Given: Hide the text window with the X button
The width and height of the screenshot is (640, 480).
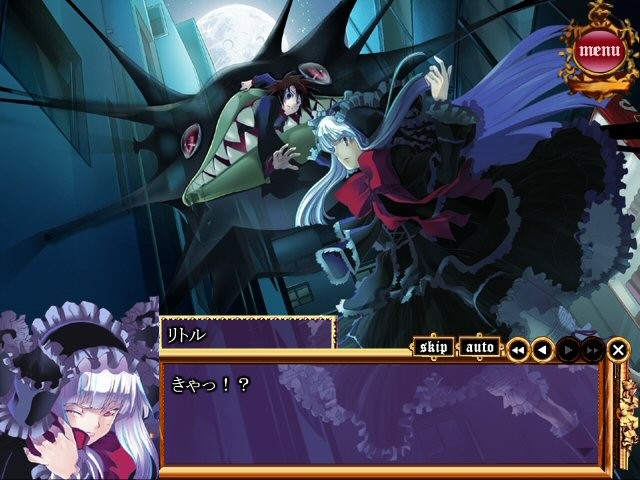Looking at the screenshot, I should [619, 349].
